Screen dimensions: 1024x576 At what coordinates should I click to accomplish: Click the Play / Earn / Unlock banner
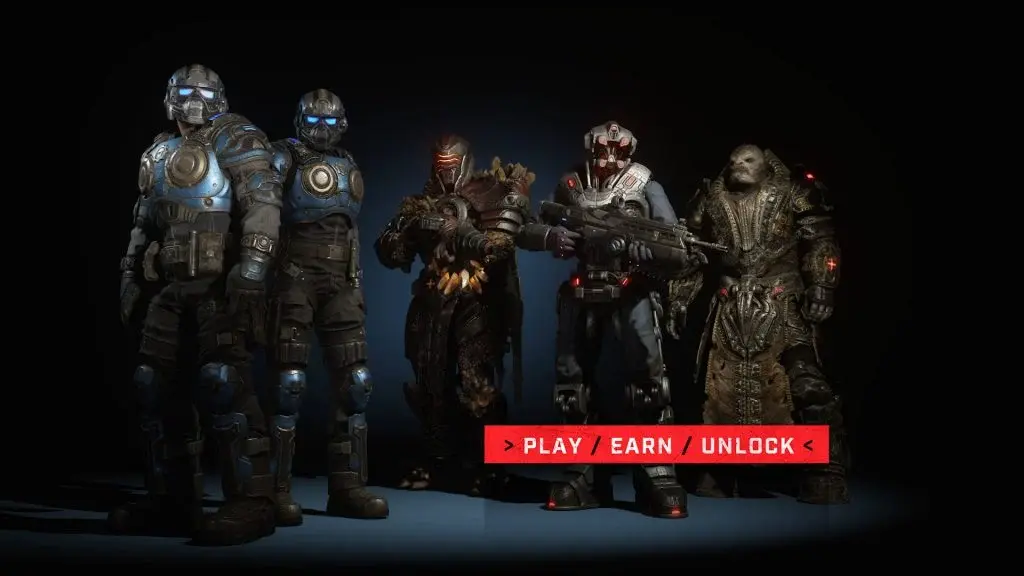(x=656, y=445)
